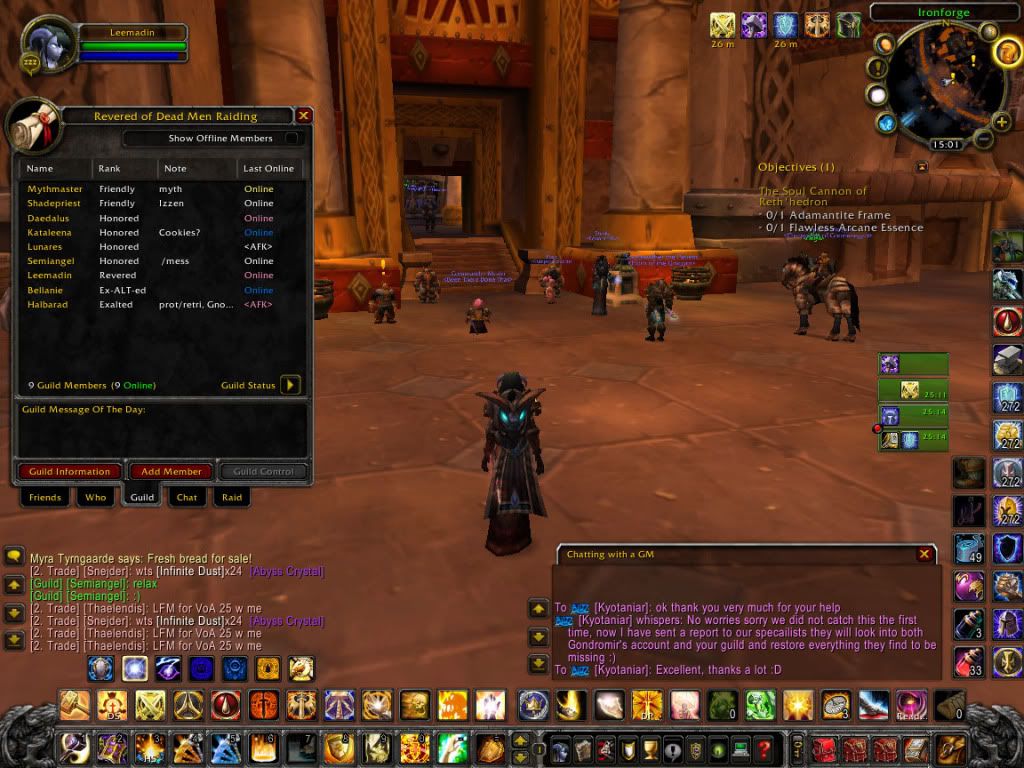Viewport: 1024px width, 768px height.
Task: Zoom out on the minimap
Action: tap(984, 139)
